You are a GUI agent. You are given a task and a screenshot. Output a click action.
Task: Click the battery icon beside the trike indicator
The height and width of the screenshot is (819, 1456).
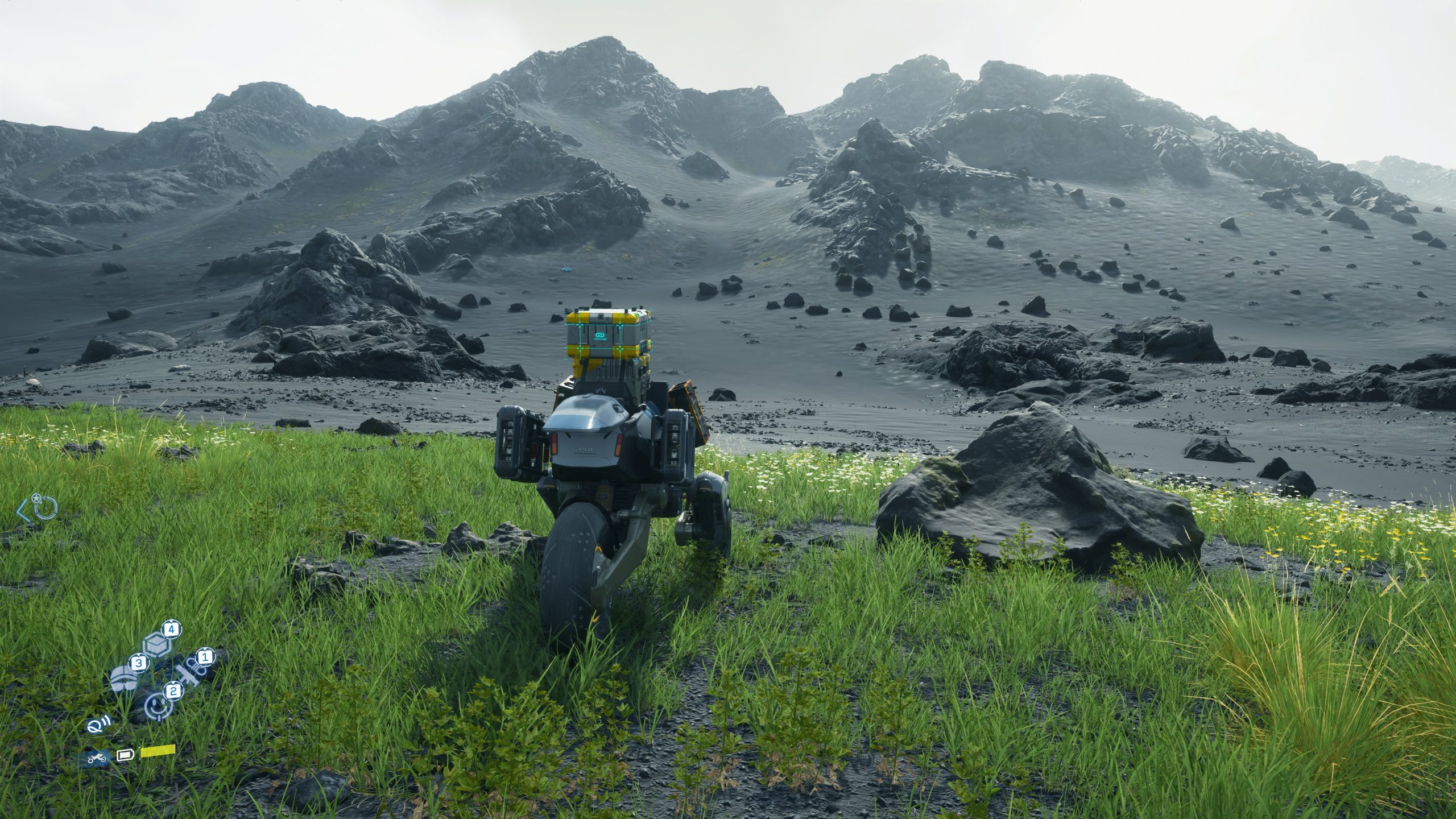[x=125, y=755]
